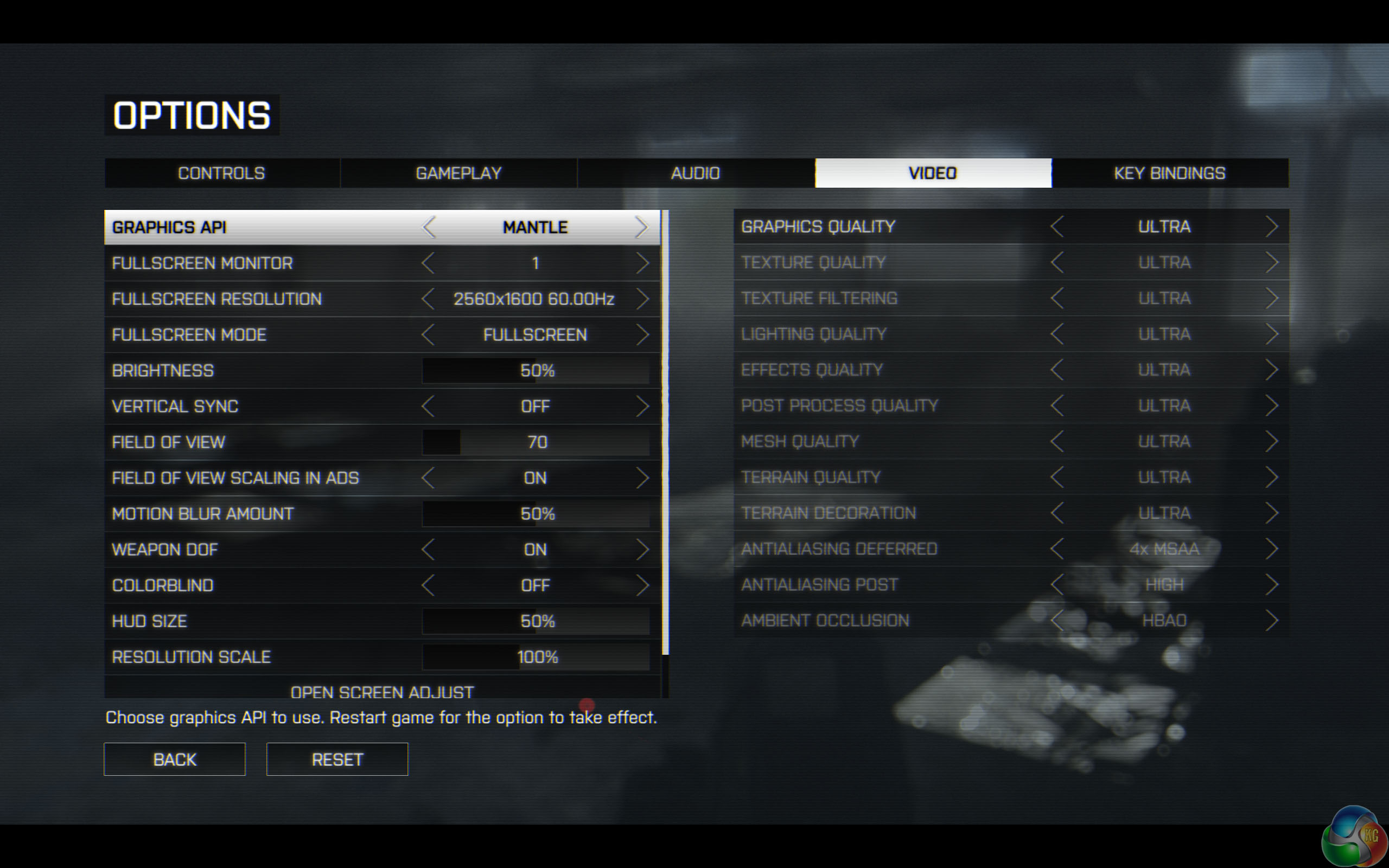This screenshot has width=1389, height=868.
Task: Select next Fullscreen Monitor with right arrow
Action: click(x=642, y=264)
